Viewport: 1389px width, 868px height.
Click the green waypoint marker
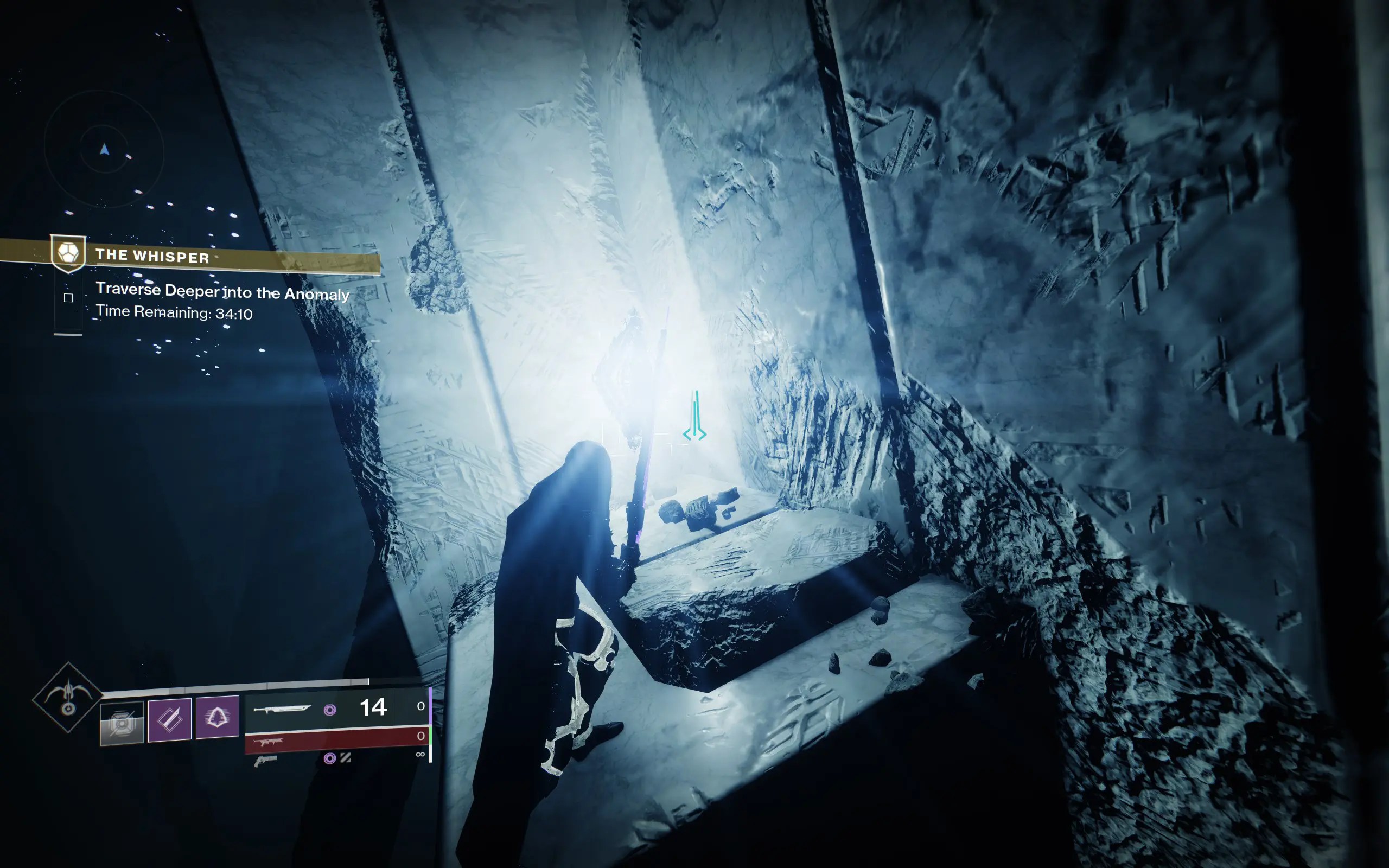(694, 425)
